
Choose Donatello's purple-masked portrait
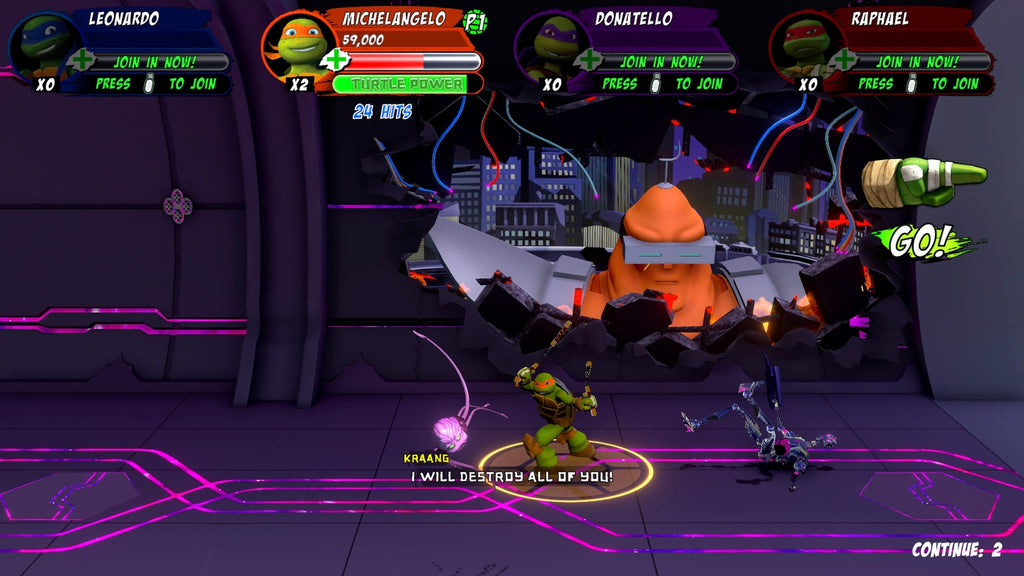[x=552, y=44]
